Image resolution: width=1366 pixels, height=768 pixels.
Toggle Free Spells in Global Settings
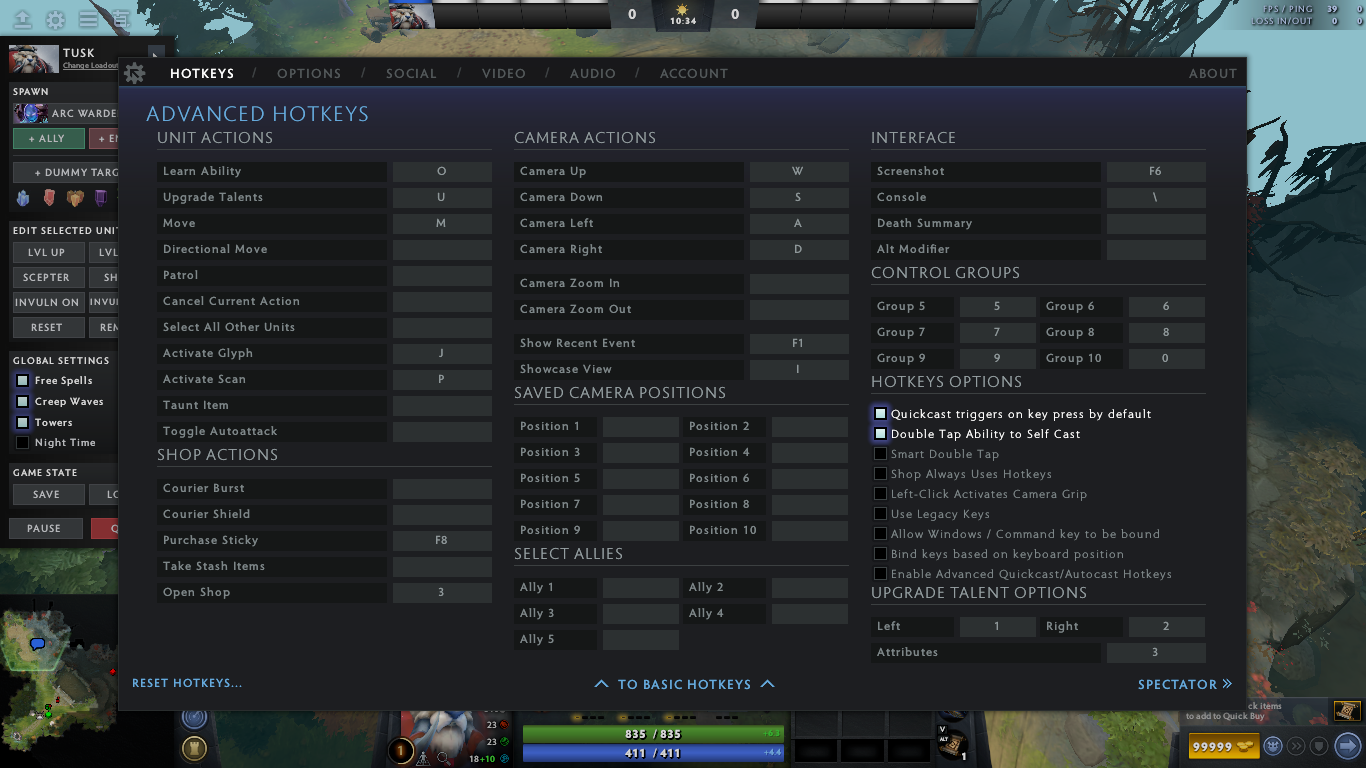[x=22, y=380]
